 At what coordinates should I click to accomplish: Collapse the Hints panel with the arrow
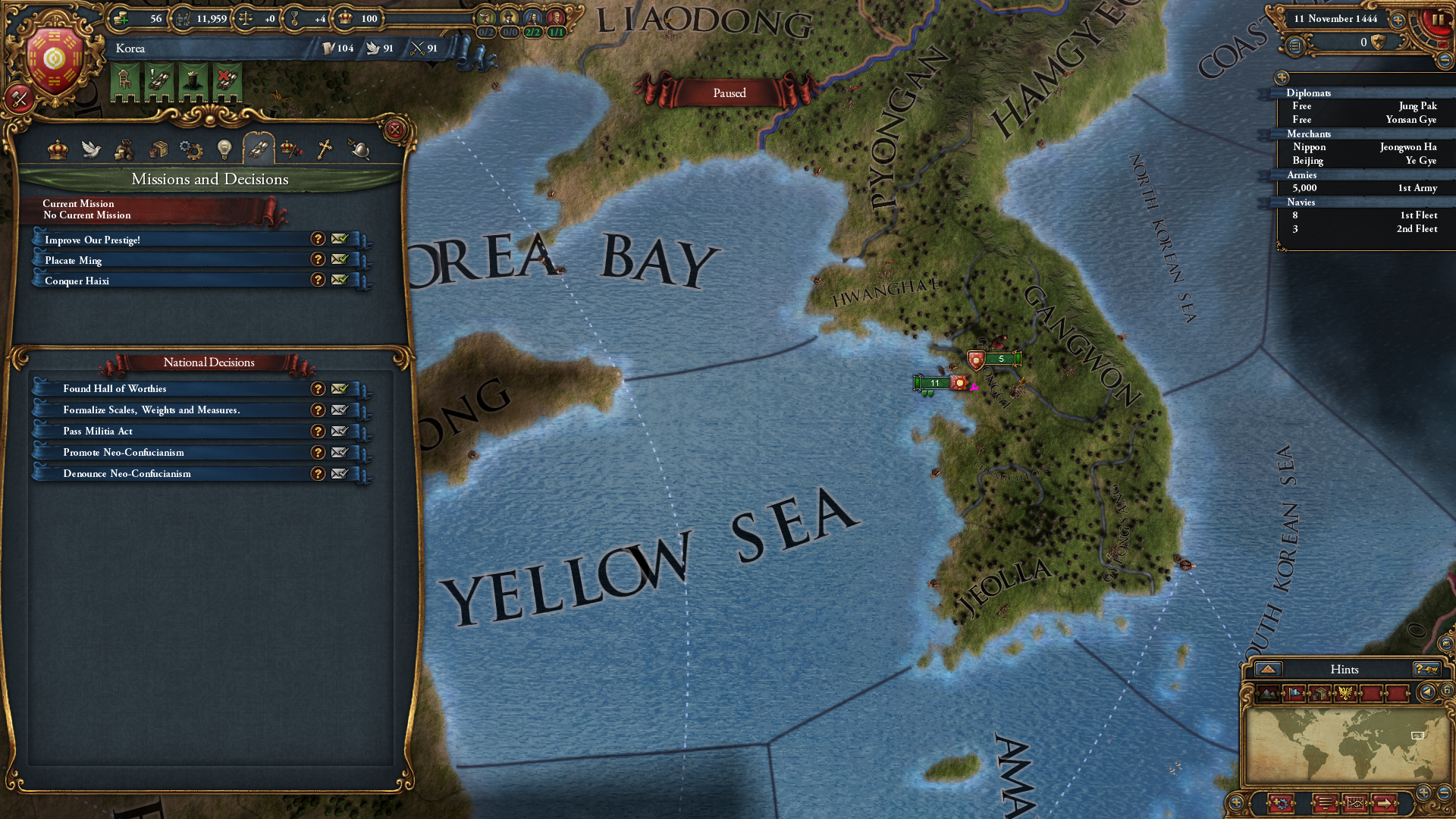click(1268, 669)
